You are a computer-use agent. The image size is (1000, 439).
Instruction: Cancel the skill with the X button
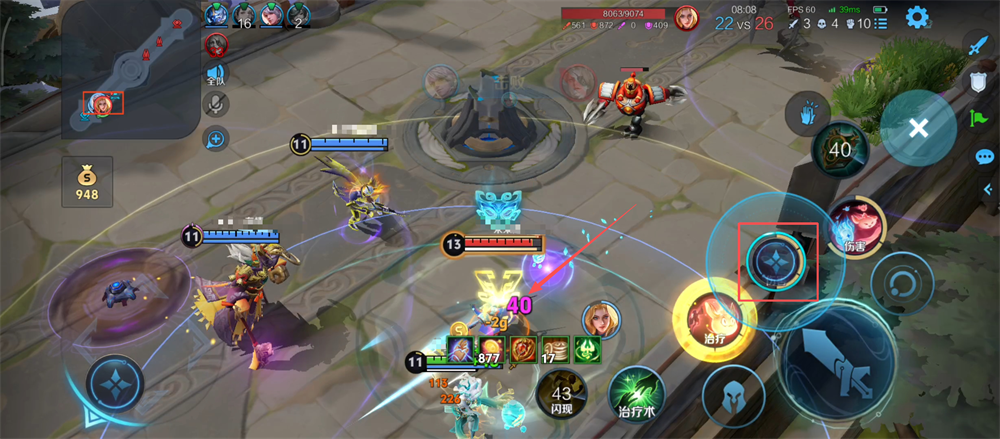pyautogui.click(x=919, y=127)
